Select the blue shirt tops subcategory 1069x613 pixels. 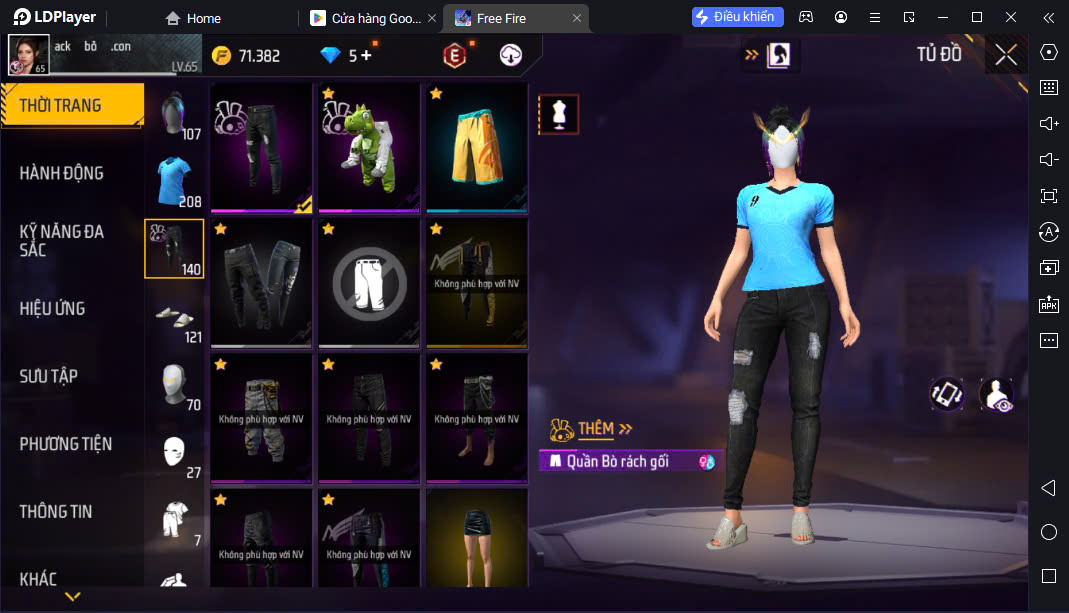tap(175, 182)
